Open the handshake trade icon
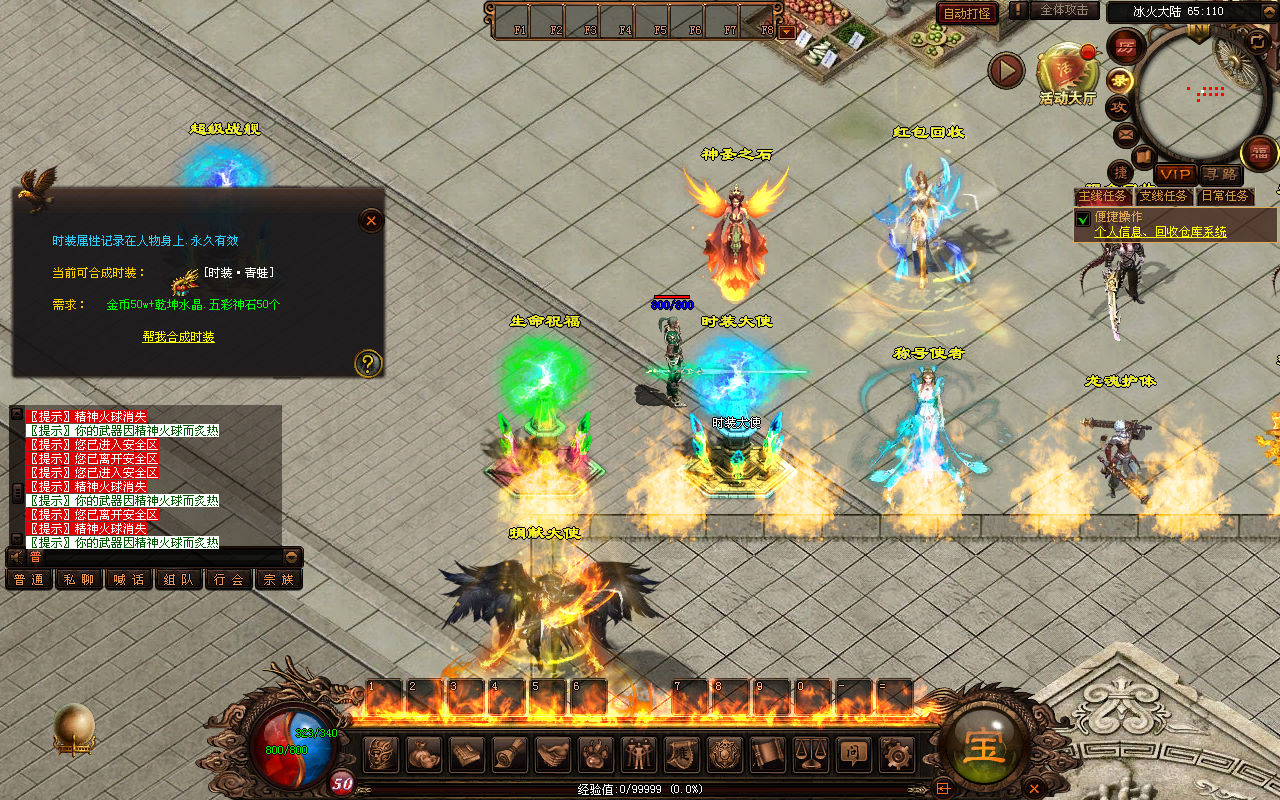 (x=553, y=753)
